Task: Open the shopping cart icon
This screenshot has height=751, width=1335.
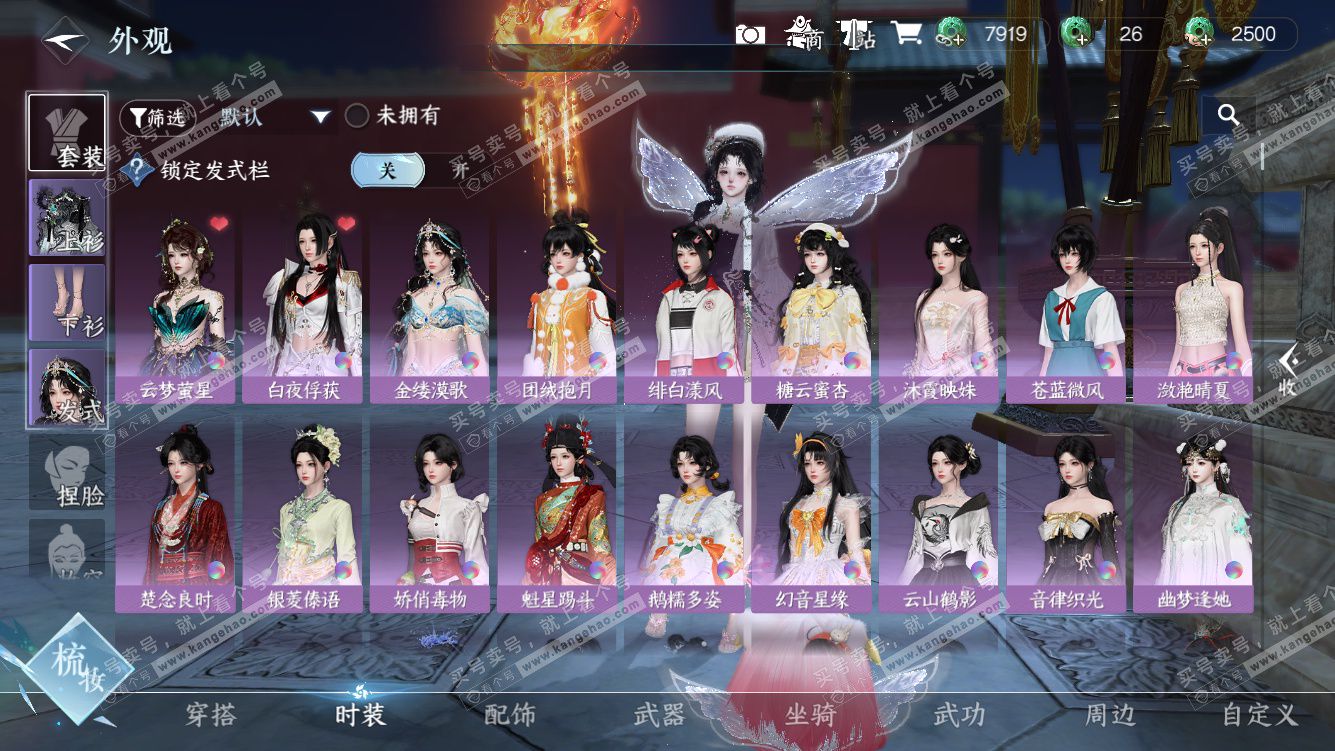Action: pyautogui.click(x=906, y=34)
